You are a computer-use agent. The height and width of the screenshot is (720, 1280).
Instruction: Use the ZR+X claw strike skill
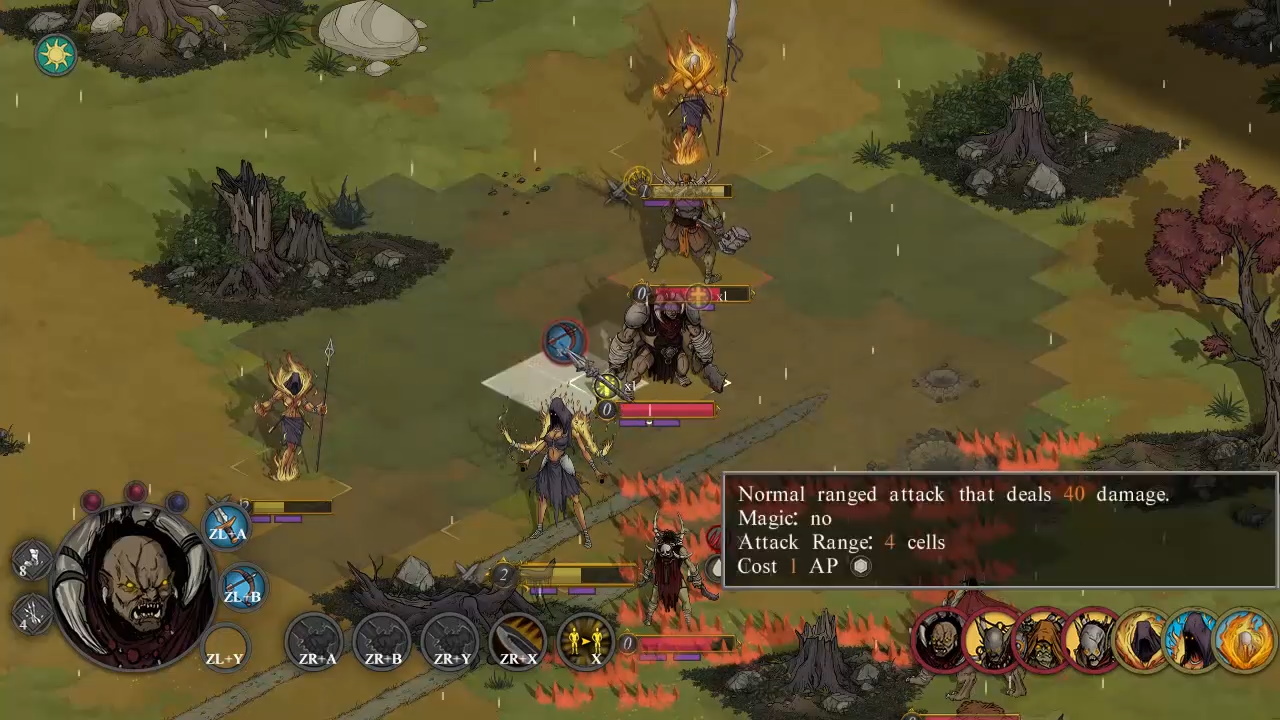(518, 643)
